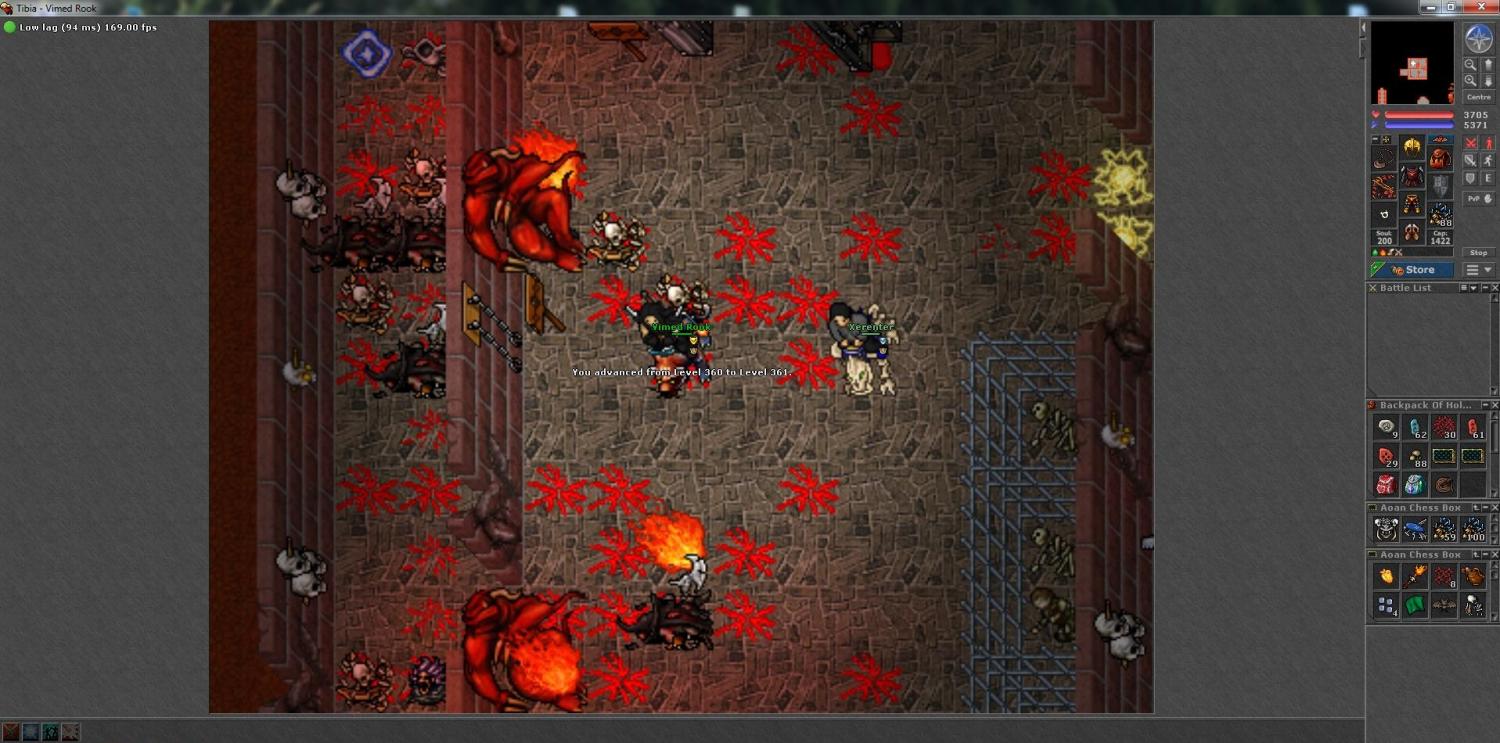The image size is (1500, 743).
Task: Select the blue rune stack of 62
Action: pyautogui.click(x=1414, y=428)
